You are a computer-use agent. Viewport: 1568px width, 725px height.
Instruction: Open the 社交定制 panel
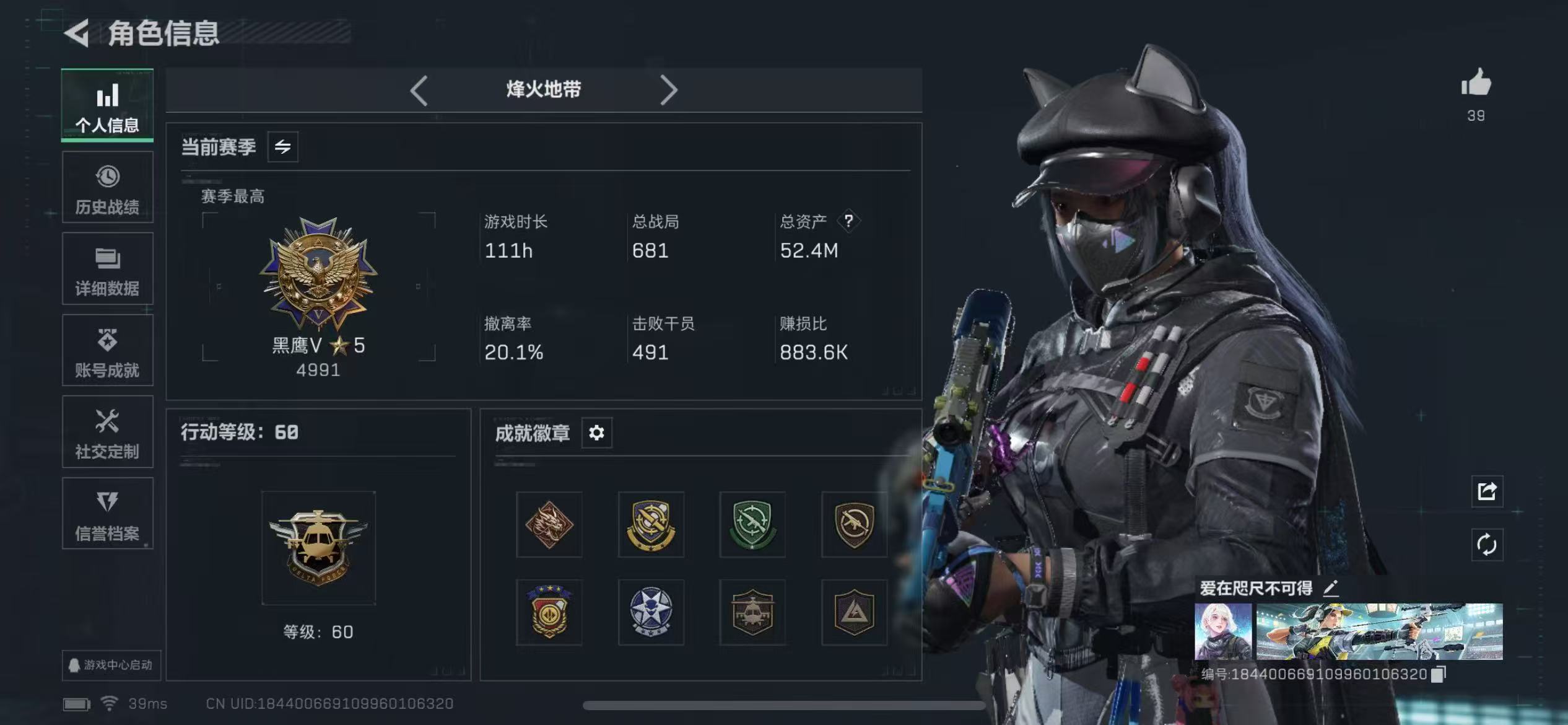point(107,433)
